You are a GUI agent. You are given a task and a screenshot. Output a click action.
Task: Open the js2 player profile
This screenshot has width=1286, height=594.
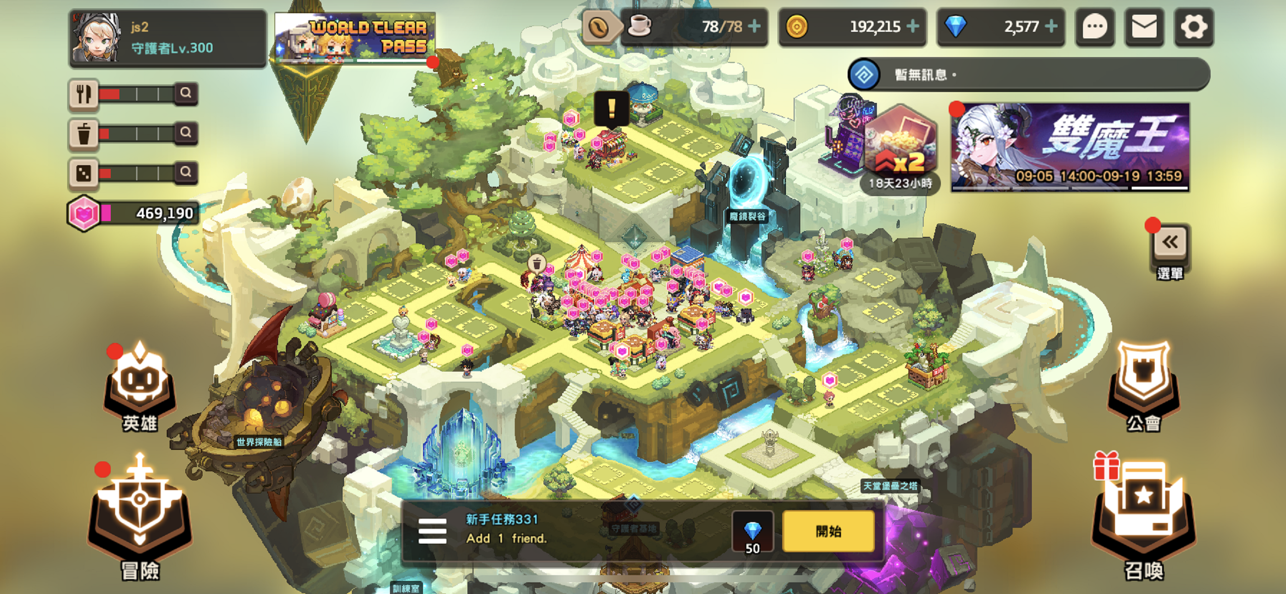pyautogui.click(x=167, y=38)
